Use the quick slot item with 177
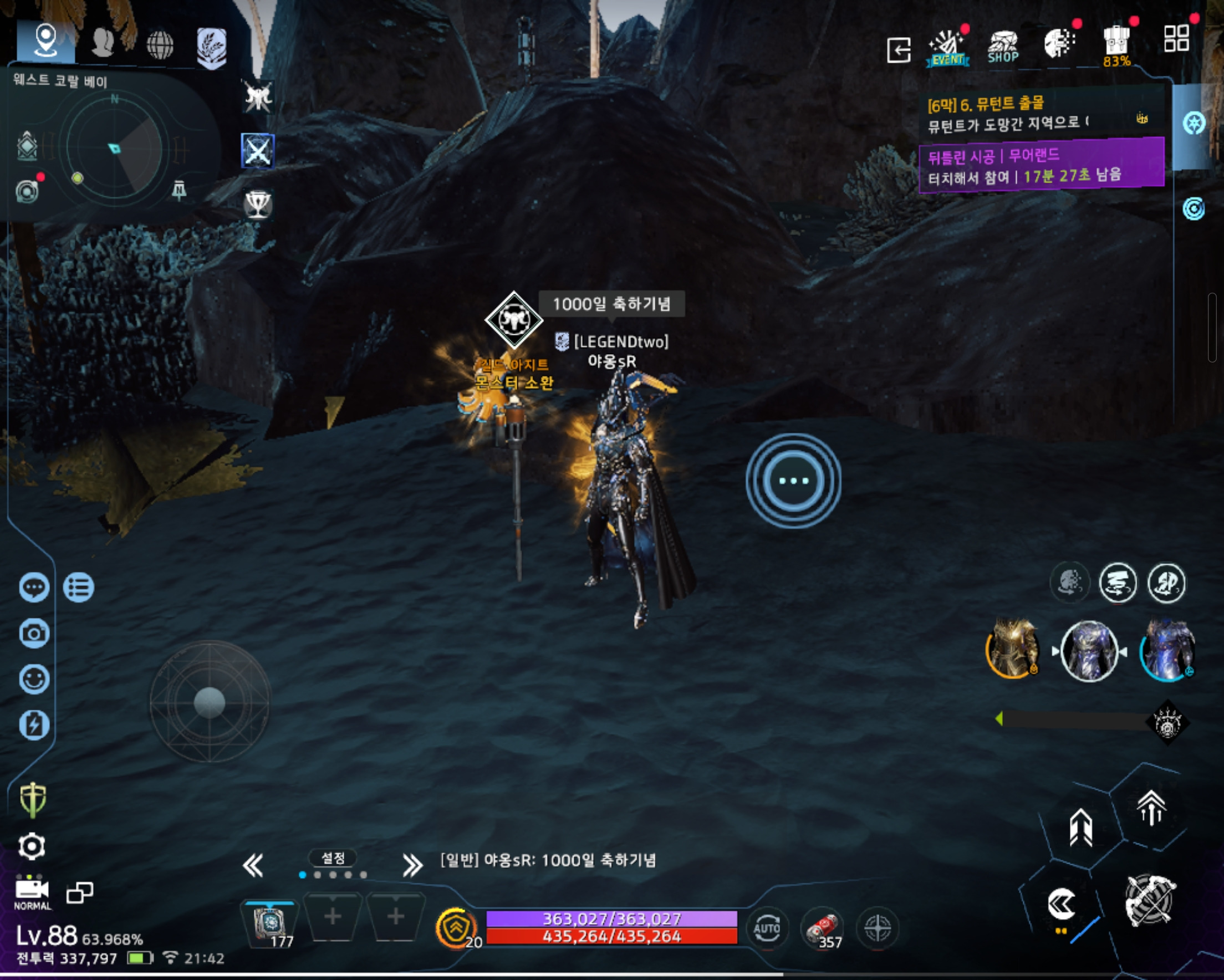This screenshot has height=980, width=1224. (271, 922)
